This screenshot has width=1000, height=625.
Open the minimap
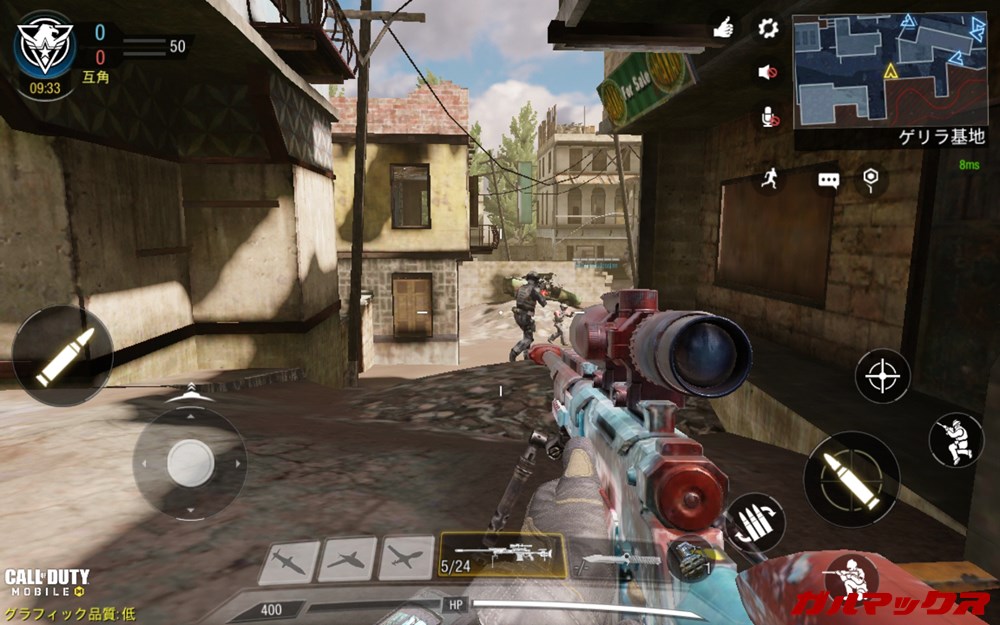890,70
